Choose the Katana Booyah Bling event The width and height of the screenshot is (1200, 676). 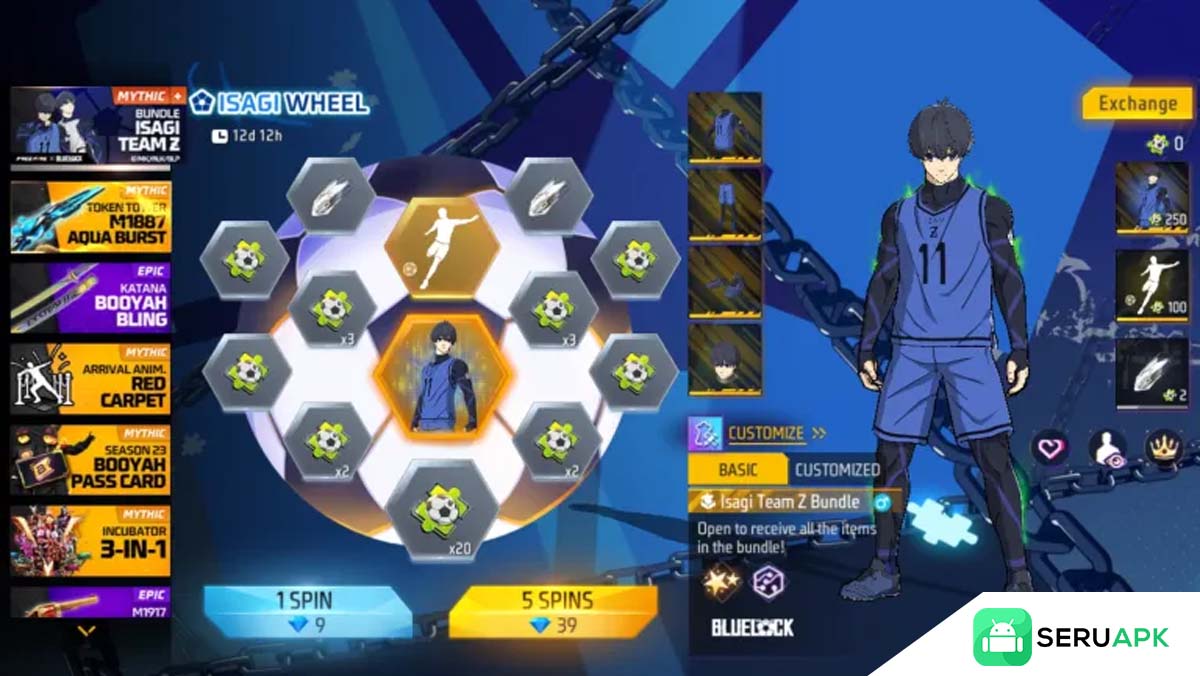click(x=91, y=298)
